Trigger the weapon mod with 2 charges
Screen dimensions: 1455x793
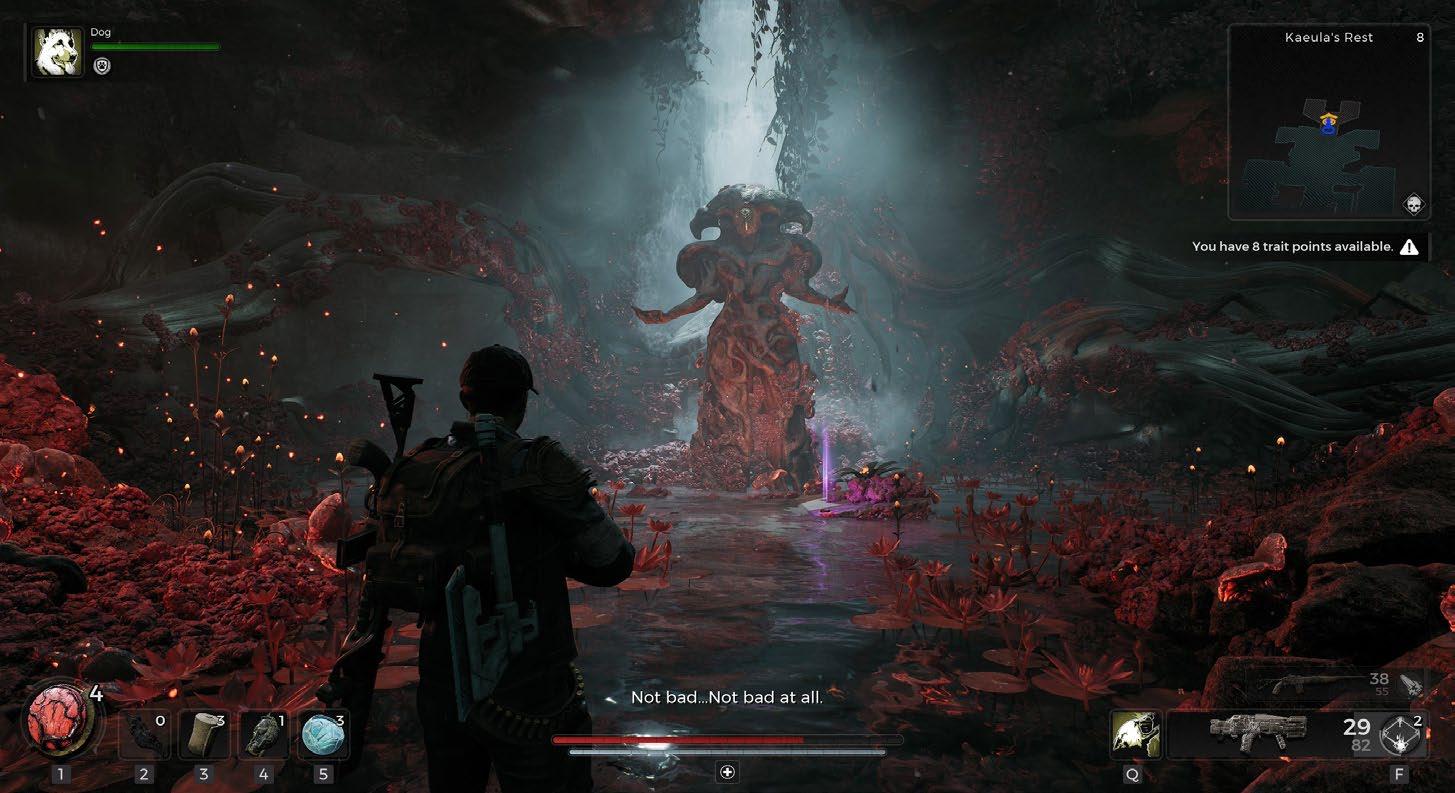(x=1401, y=737)
